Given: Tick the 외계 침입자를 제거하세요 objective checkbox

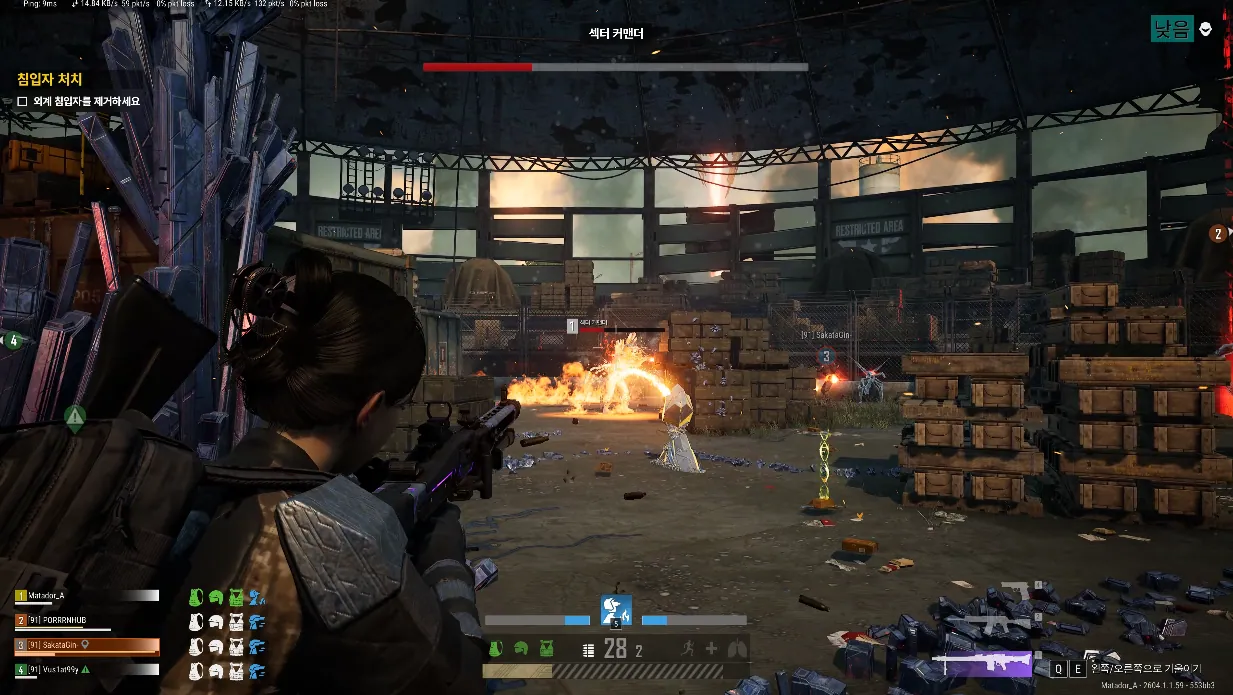Looking at the screenshot, I should point(22,101).
